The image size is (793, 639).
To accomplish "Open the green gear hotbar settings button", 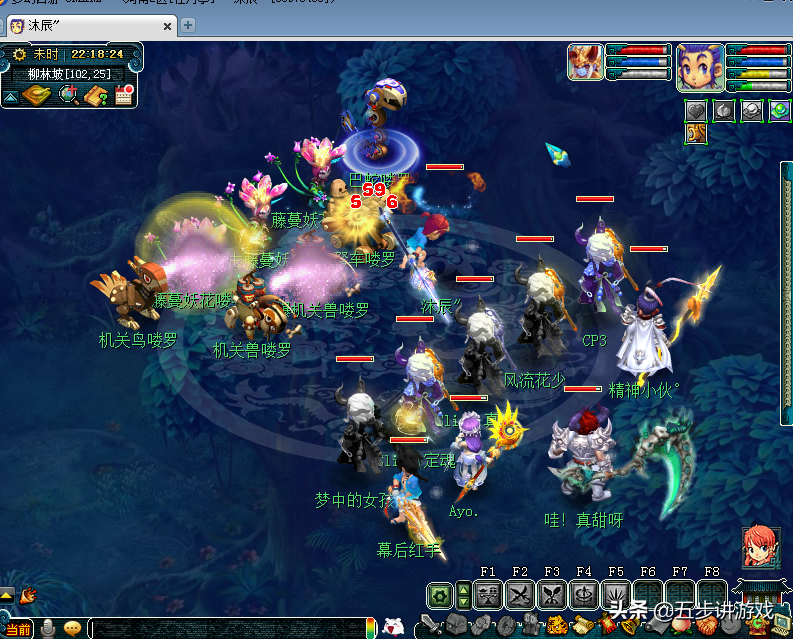I will click(x=438, y=596).
